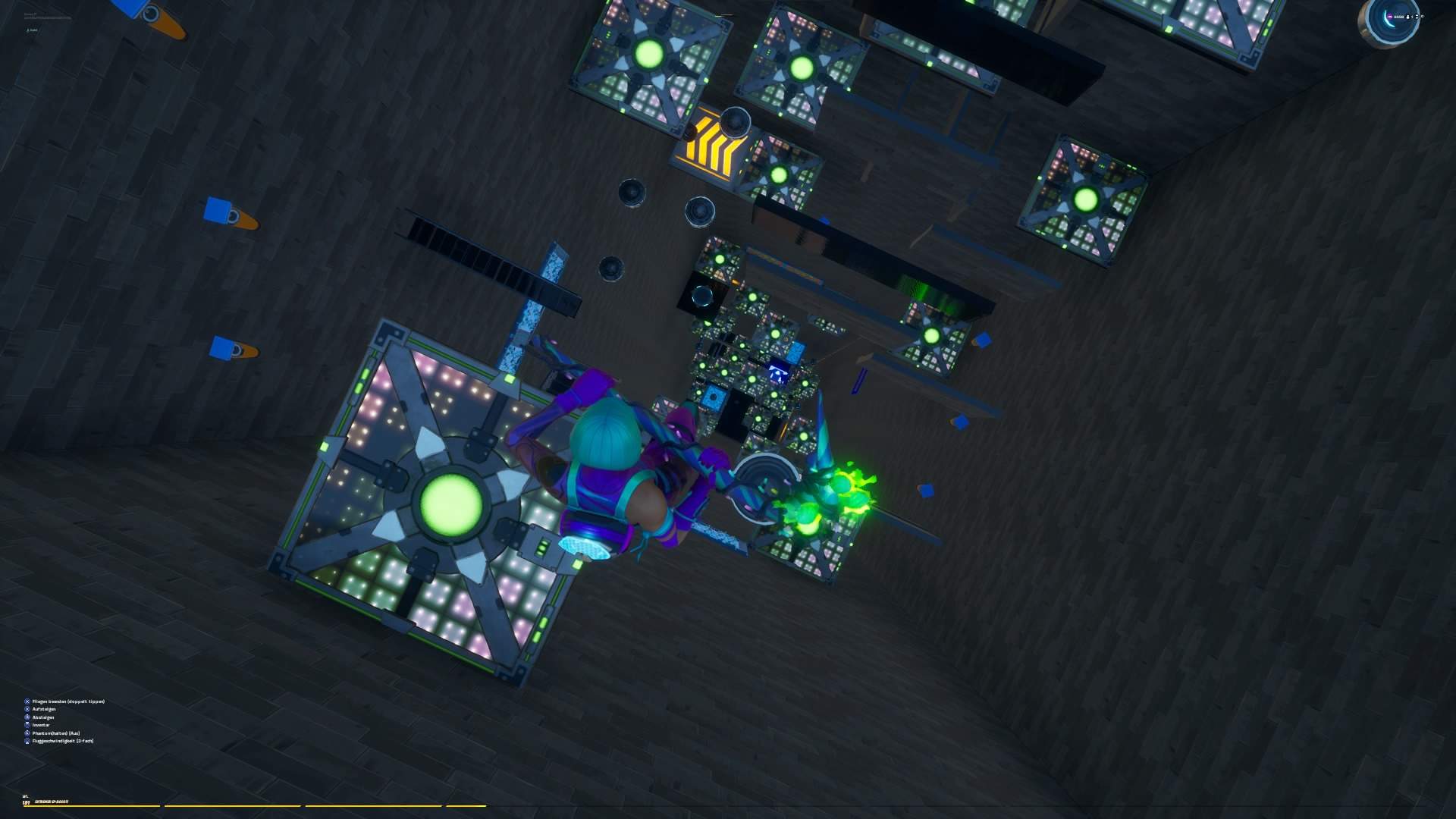Click the elevation arrows indicator beside the minimap
This screenshot has height=819, width=1456.
(x=1417, y=17)
